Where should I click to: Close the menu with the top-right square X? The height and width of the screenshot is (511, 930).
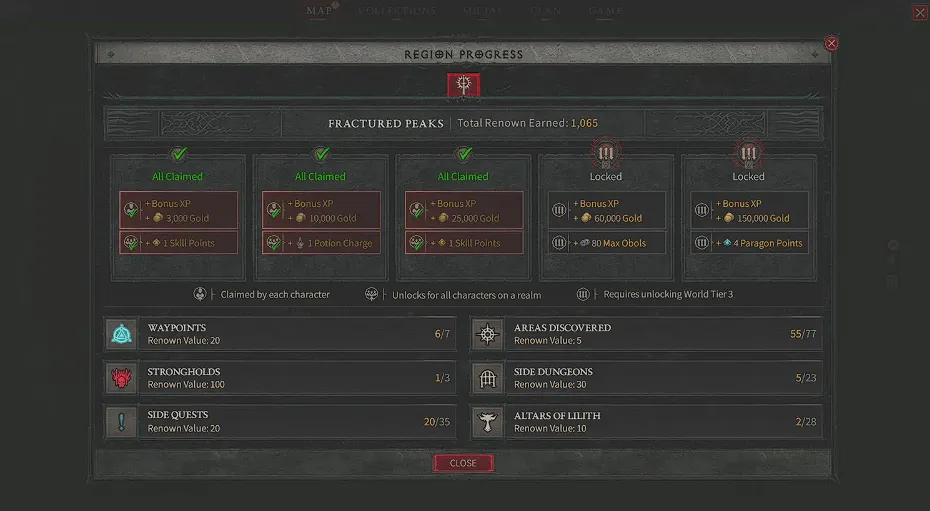pyautogui.click(x=920, y=13)
